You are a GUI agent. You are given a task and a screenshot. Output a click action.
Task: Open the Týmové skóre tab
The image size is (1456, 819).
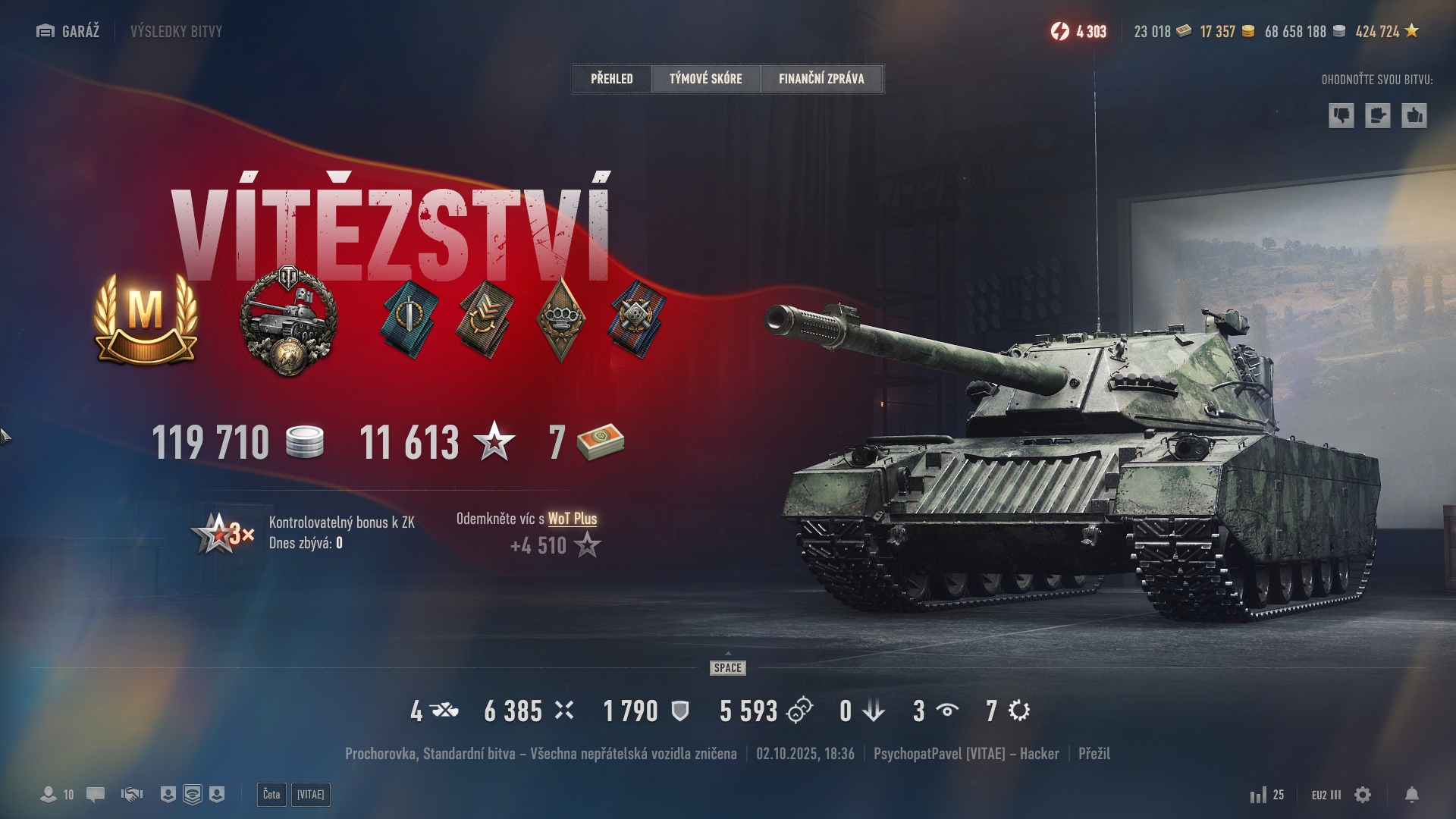point(705,78)
